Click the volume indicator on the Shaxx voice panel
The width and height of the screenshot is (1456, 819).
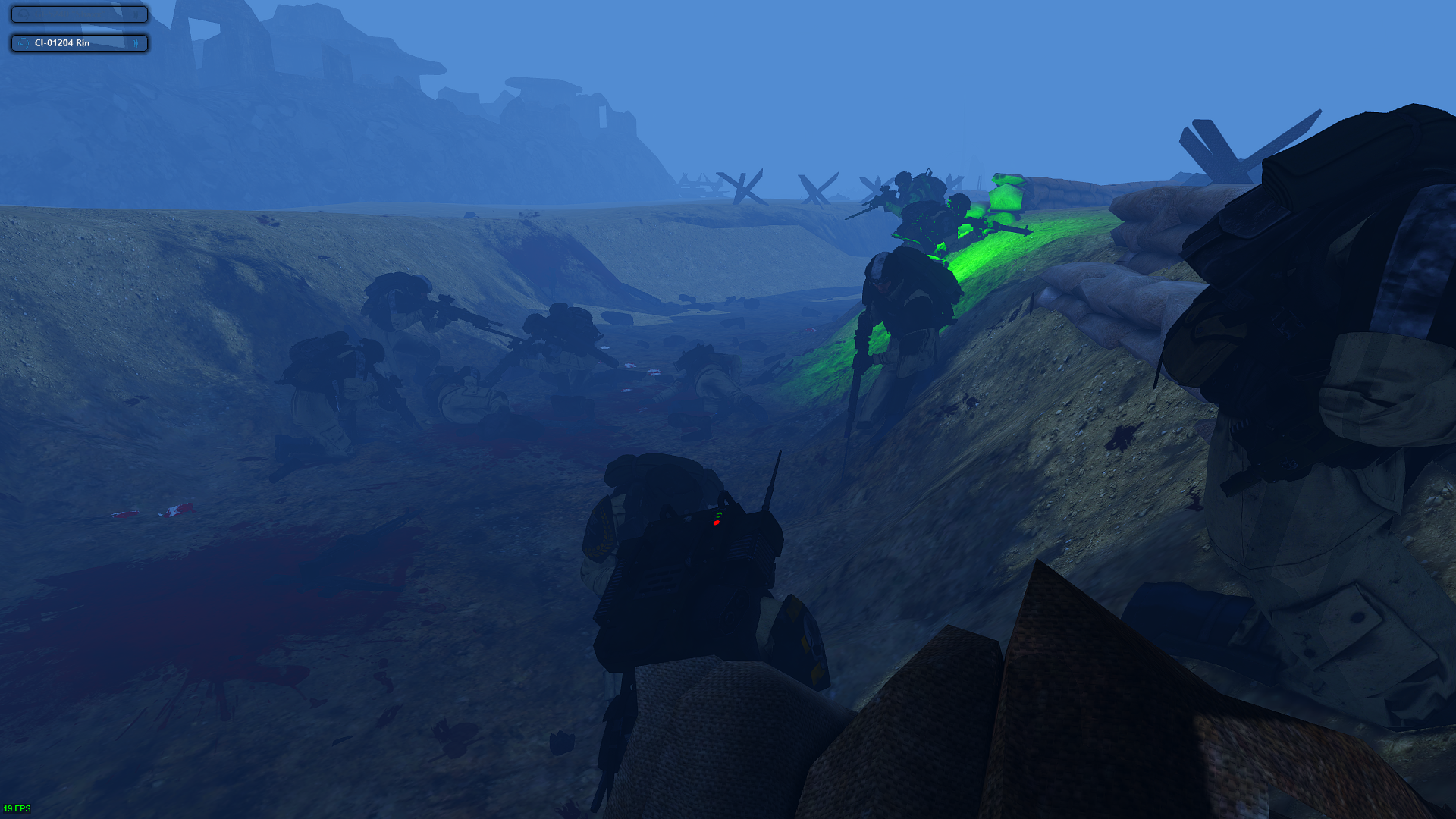[135, 14]
